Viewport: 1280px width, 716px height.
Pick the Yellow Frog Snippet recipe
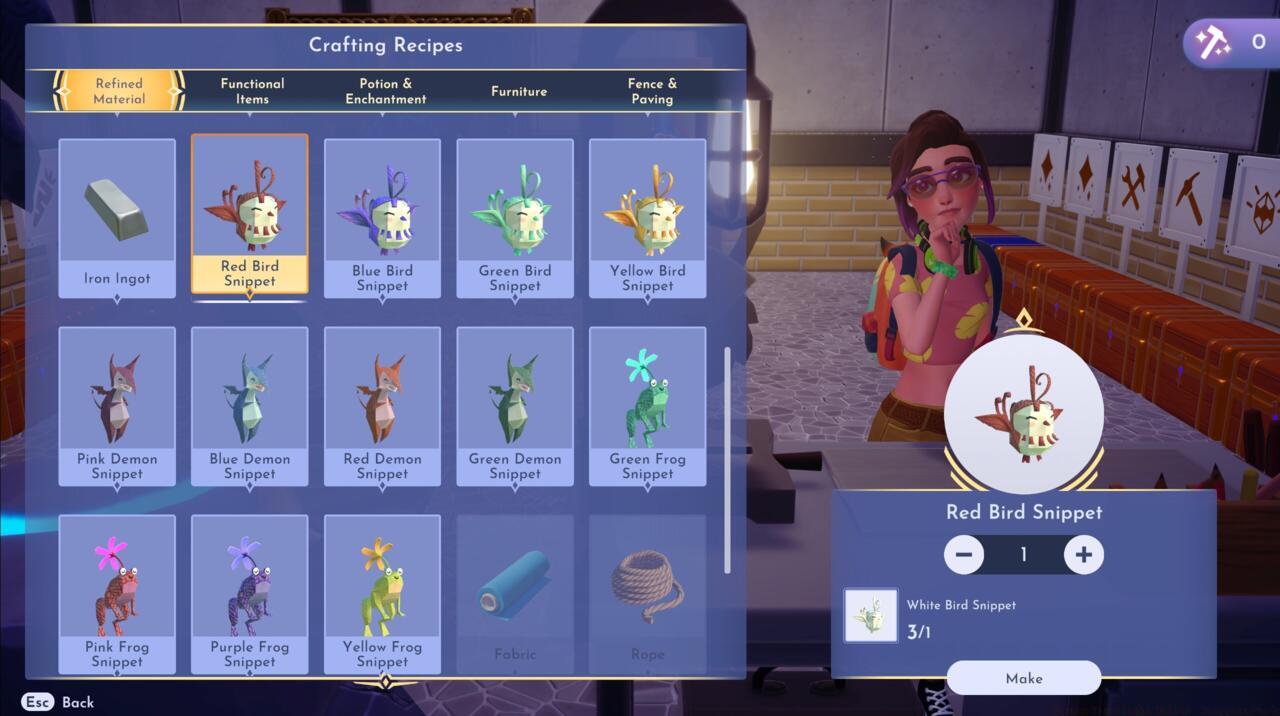pyautogui.click(x=382, y=594)
